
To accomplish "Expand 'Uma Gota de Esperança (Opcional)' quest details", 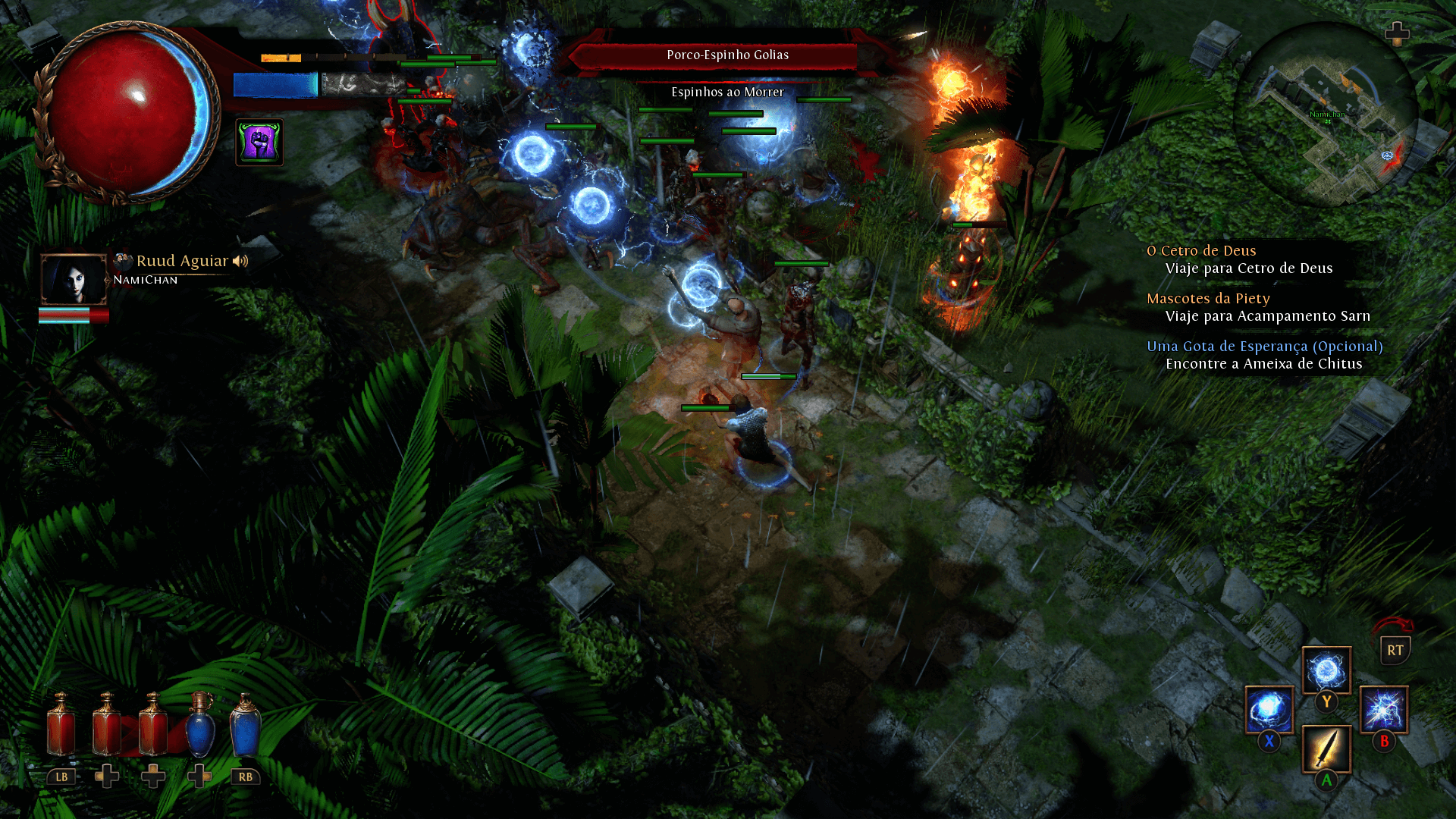I will coord(1265,346).
